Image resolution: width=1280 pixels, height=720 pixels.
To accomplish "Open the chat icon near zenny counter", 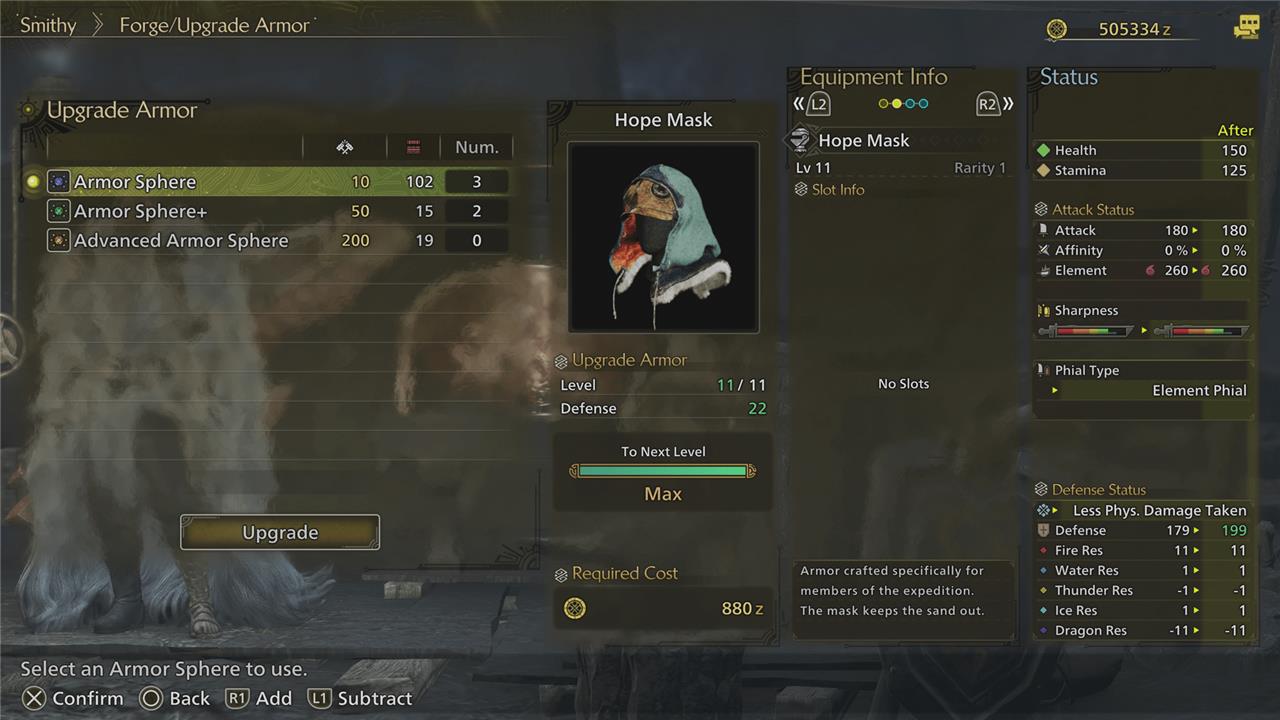I will 1246,28.
